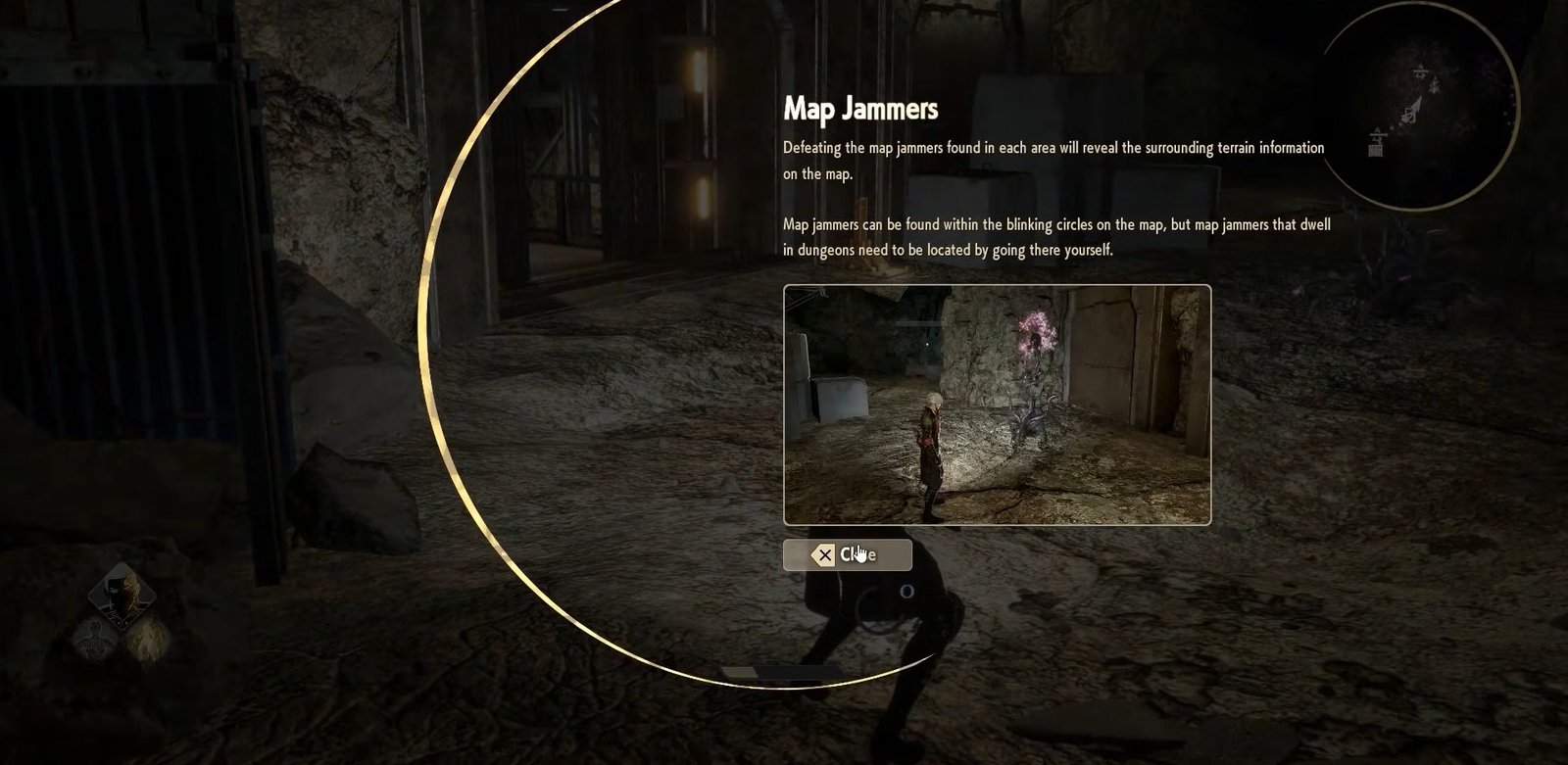Click the lower quest marker on the minimap

[1377, 134]
